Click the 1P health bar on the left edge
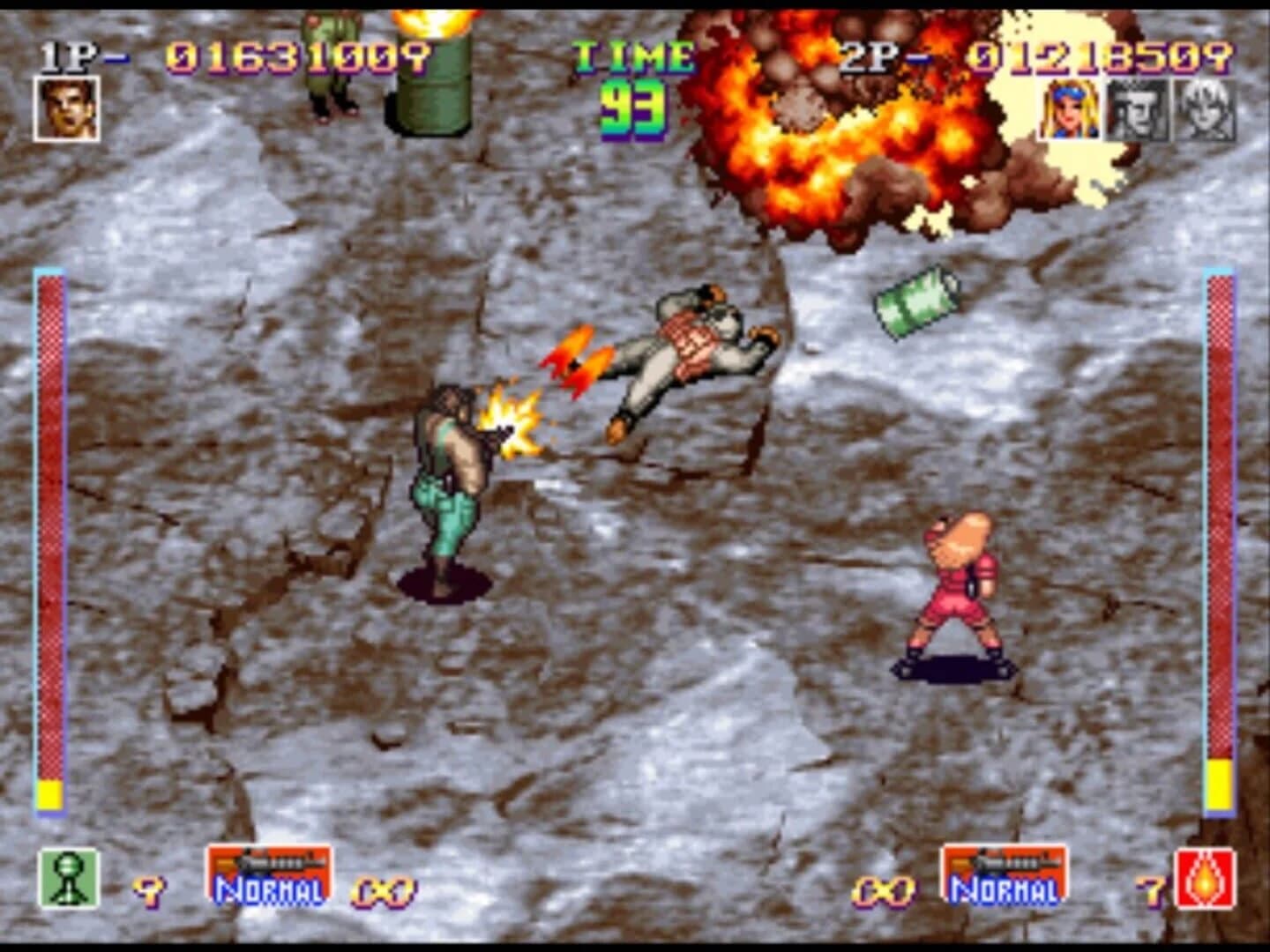This screenshot has width=1270, height=952. pos(49,529)
